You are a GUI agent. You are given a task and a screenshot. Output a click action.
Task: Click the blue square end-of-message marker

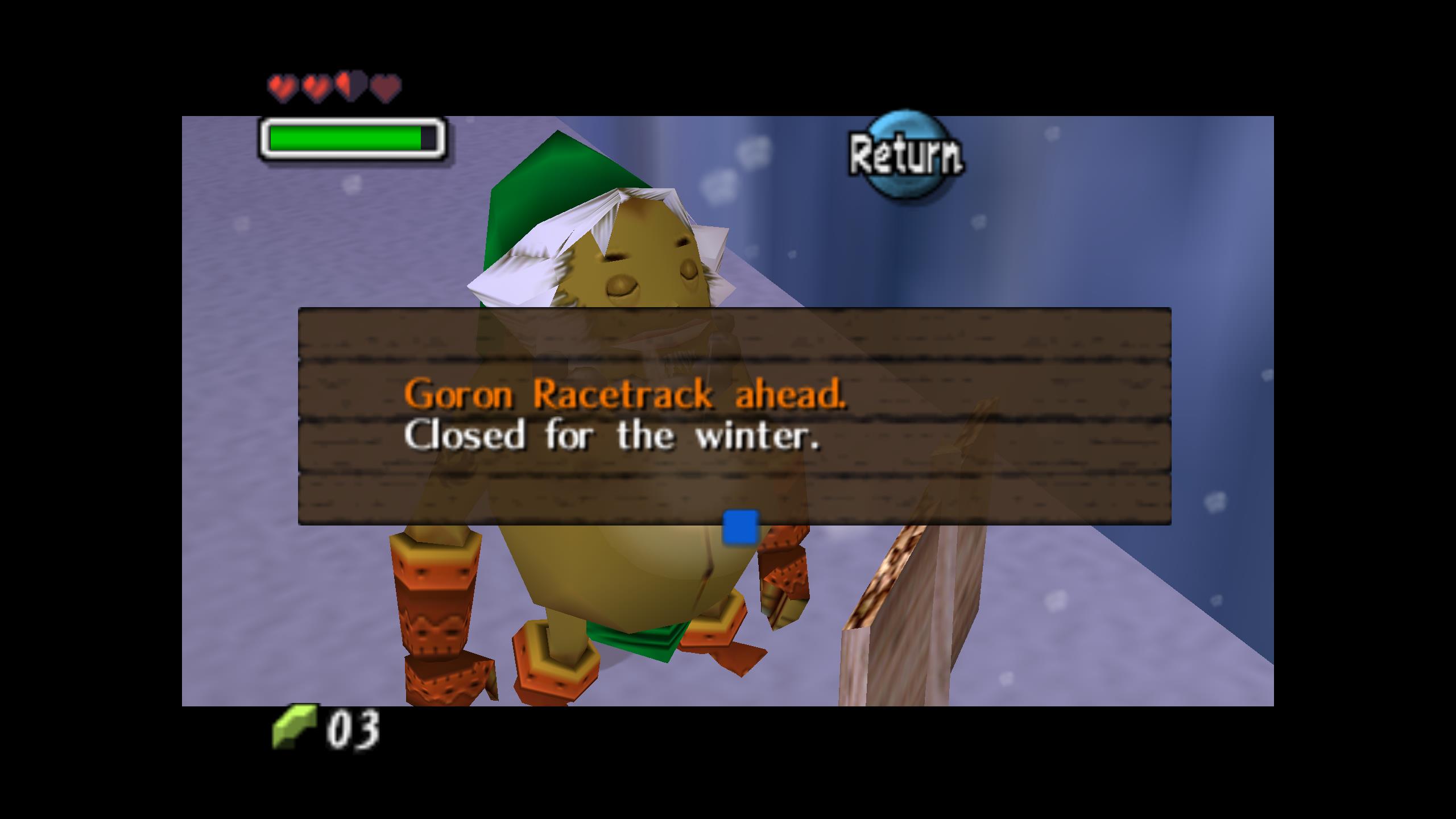[x=740, y=527]
